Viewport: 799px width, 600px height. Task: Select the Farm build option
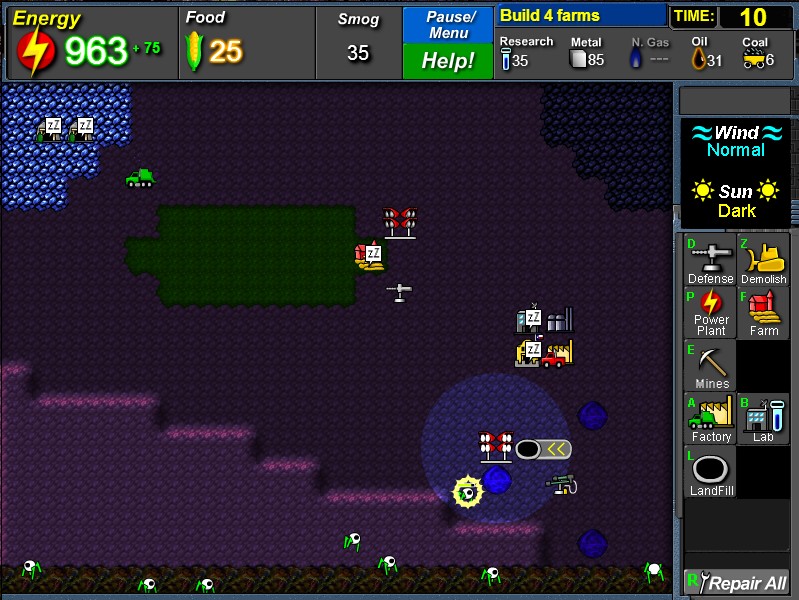763,313
